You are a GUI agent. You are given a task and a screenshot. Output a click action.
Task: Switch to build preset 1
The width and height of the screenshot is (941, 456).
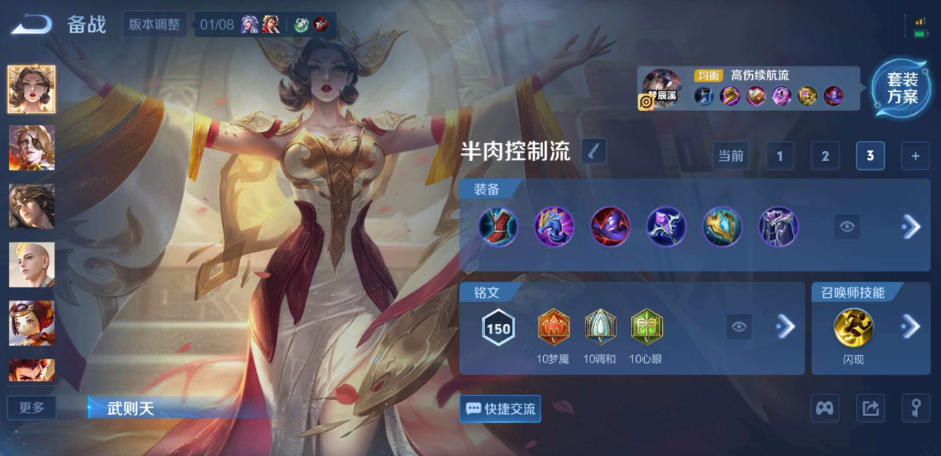[x=779, y=156]
